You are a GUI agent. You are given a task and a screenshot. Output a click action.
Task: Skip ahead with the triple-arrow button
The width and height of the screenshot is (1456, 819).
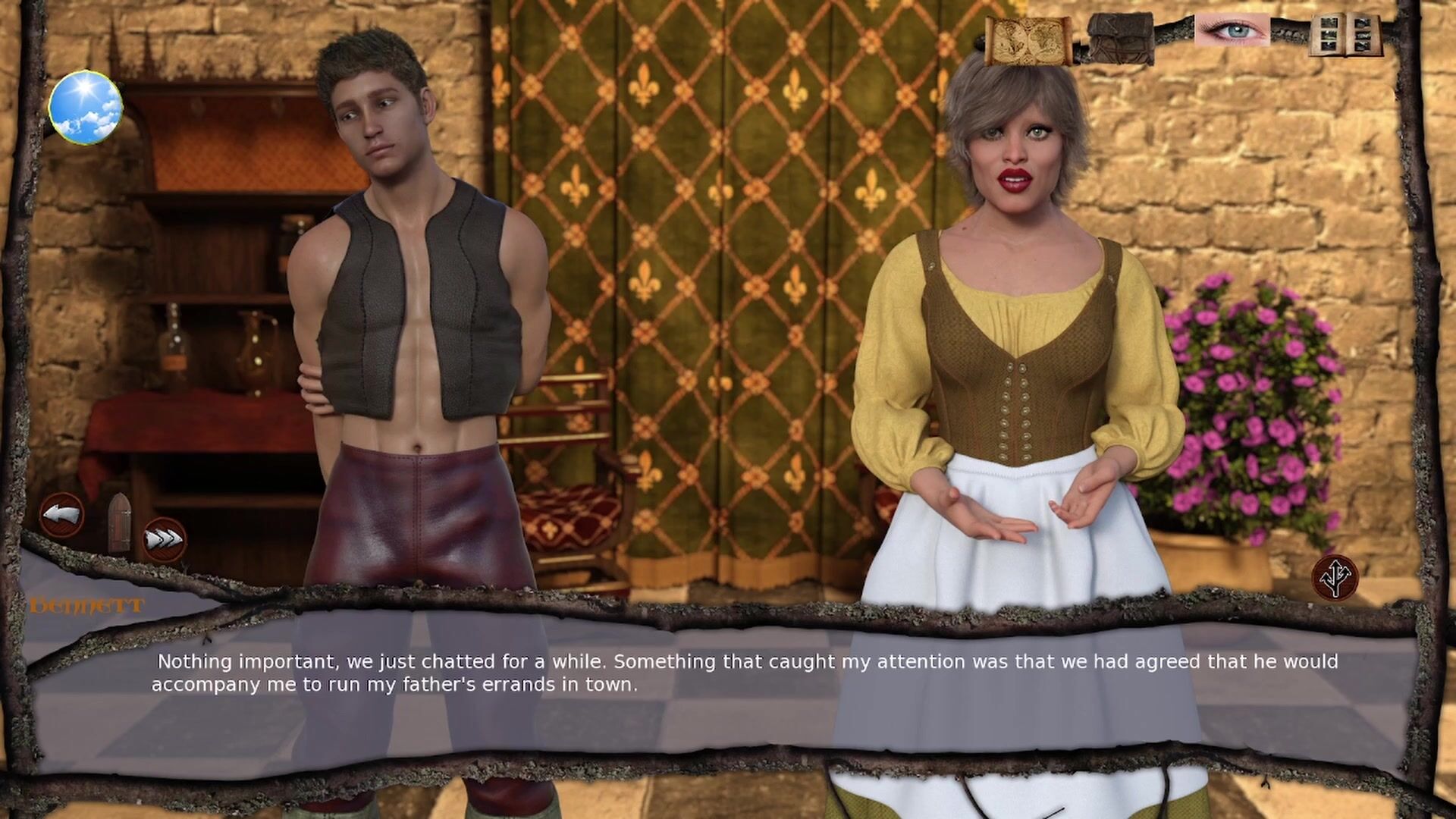click(165, 539)
